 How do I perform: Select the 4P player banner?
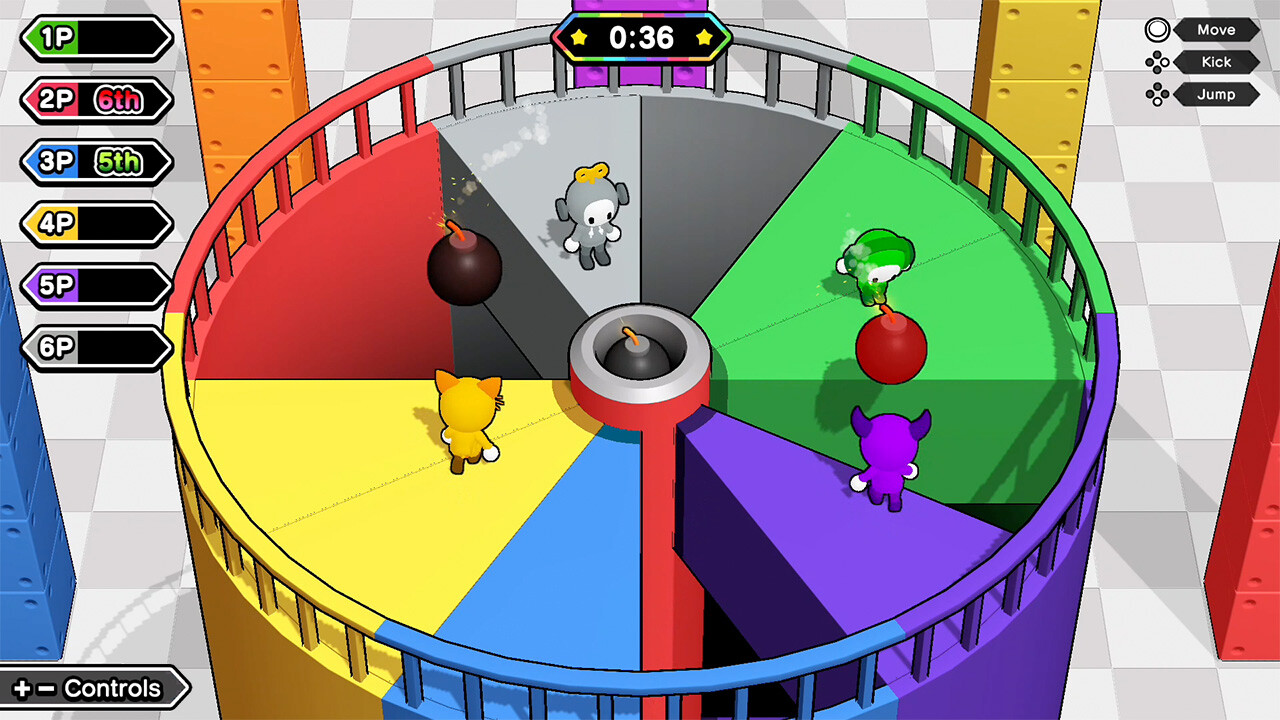point(93,224)
